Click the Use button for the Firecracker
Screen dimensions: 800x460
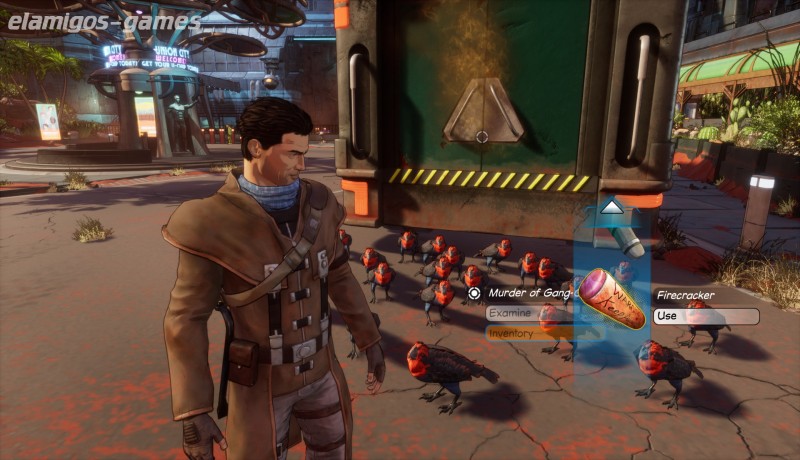pos(705,316)
